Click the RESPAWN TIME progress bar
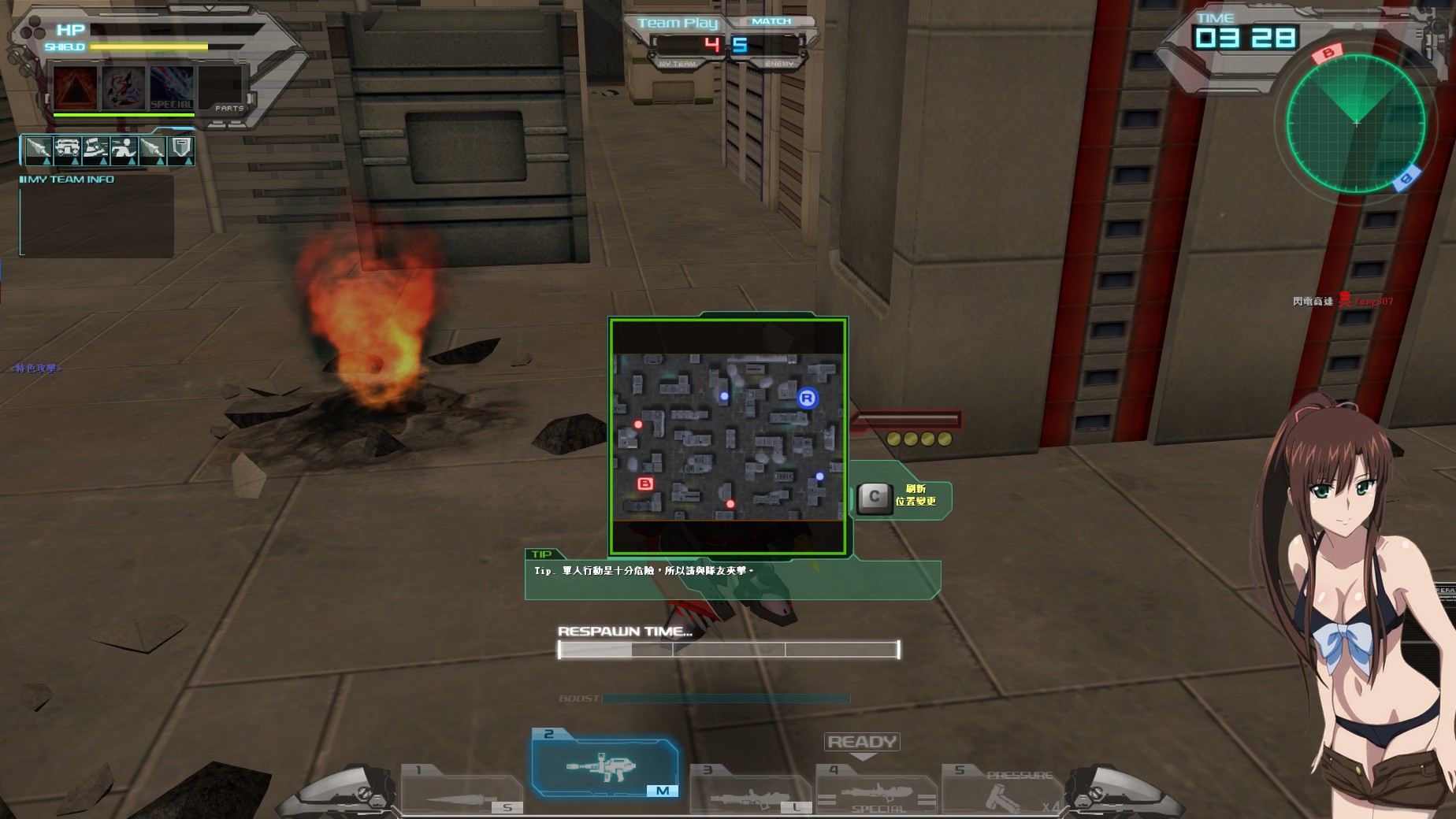Viewport: 1456px width, 819px height. [729, 648]
